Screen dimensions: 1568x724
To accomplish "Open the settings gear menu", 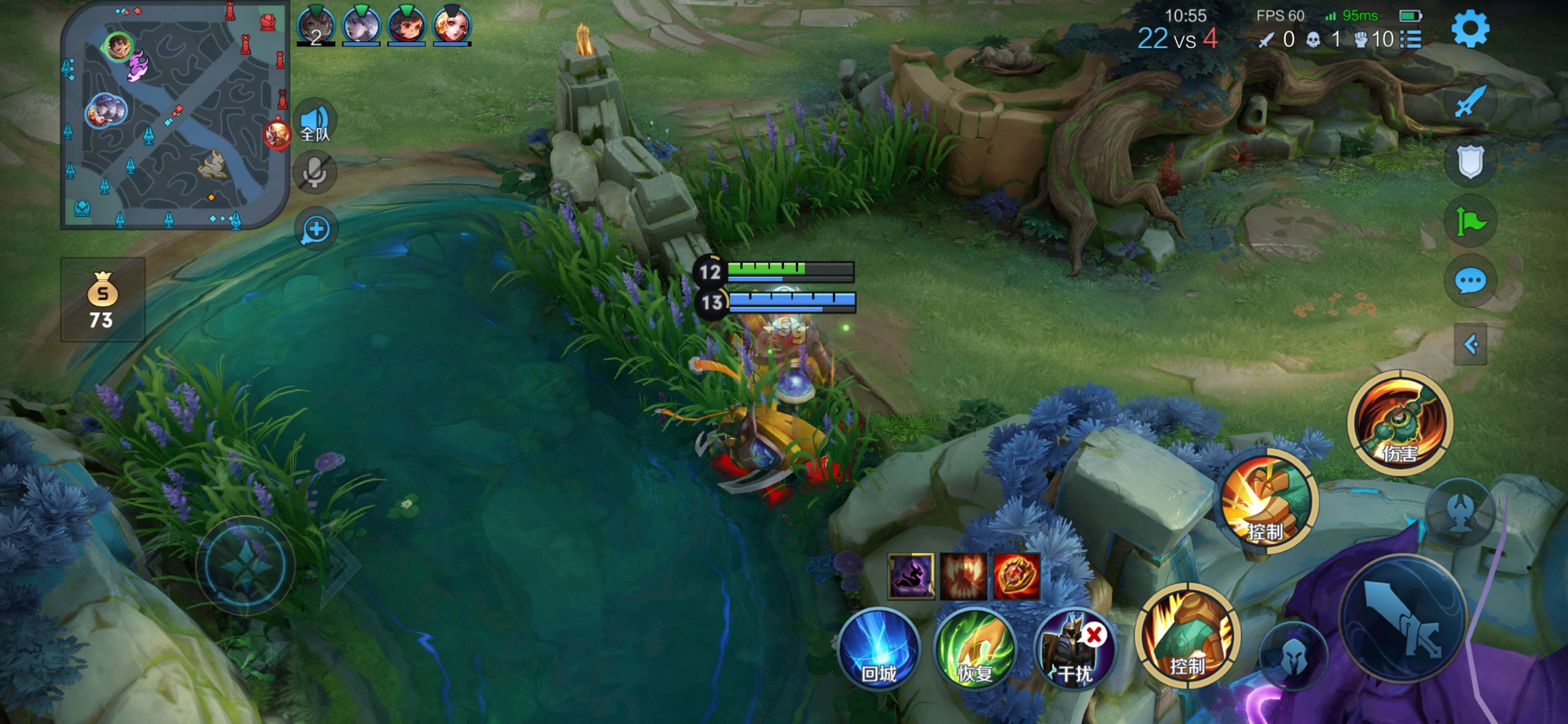I will [1470, 29].
